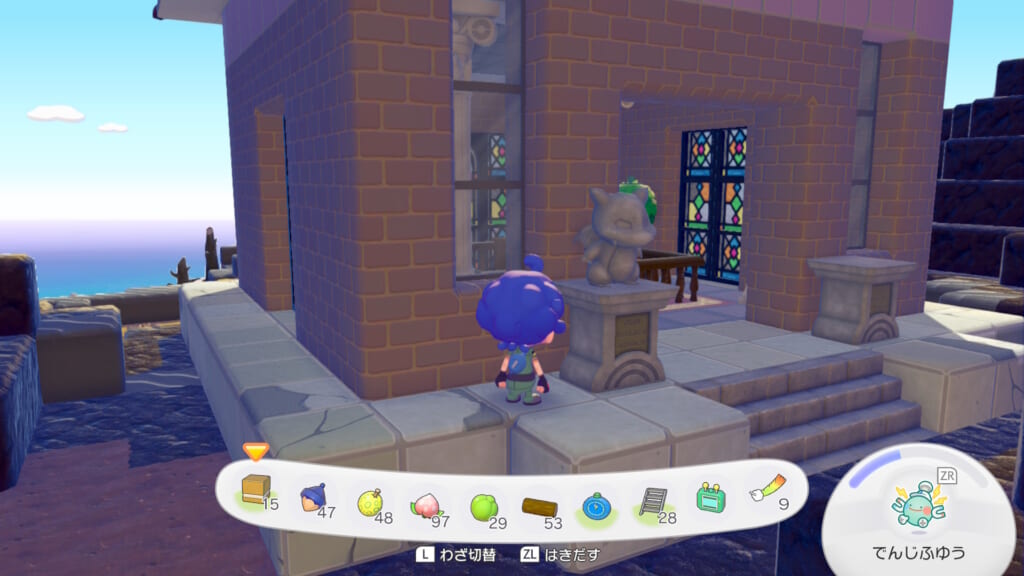
Task: Choose the rainbow paintbrush item slot
Action: [x=765, y=494]
